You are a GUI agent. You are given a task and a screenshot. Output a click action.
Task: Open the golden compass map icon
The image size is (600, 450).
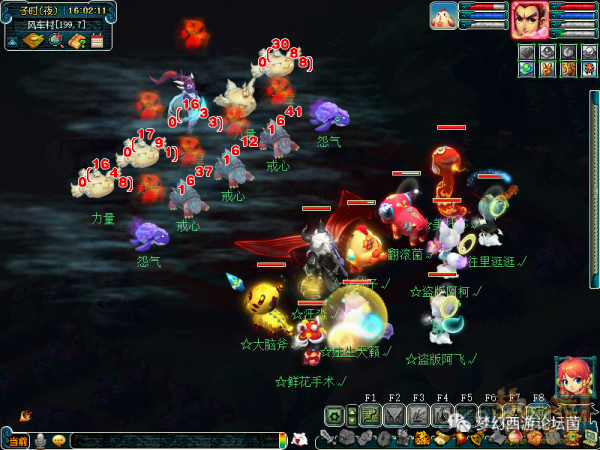pyautogui.click(x=33, y=40)
